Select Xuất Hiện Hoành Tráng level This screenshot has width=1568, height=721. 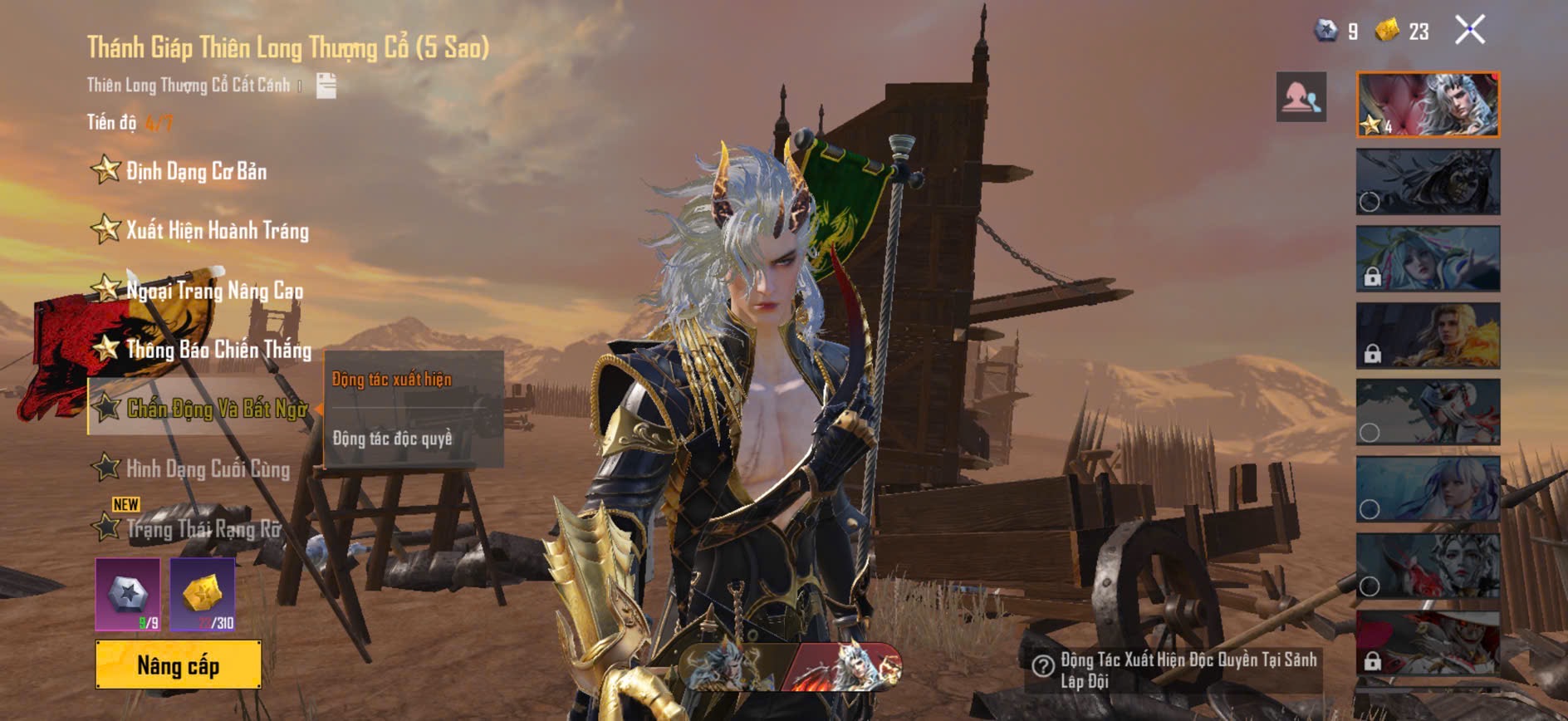[216, 230]
